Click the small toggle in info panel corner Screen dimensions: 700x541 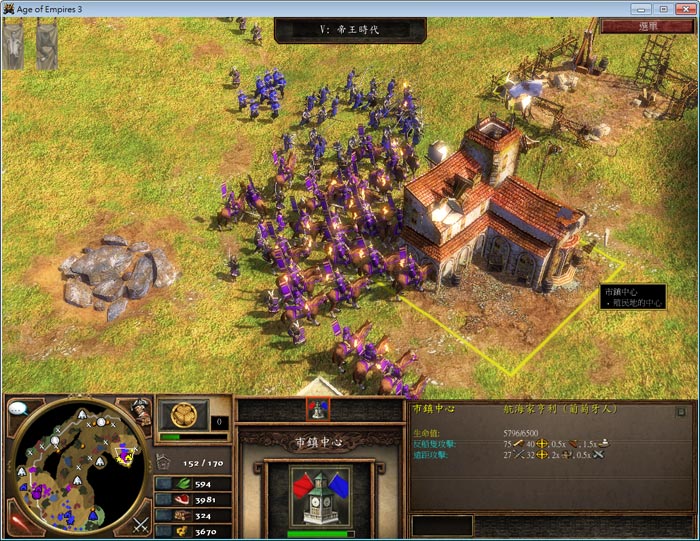point(681,410)
